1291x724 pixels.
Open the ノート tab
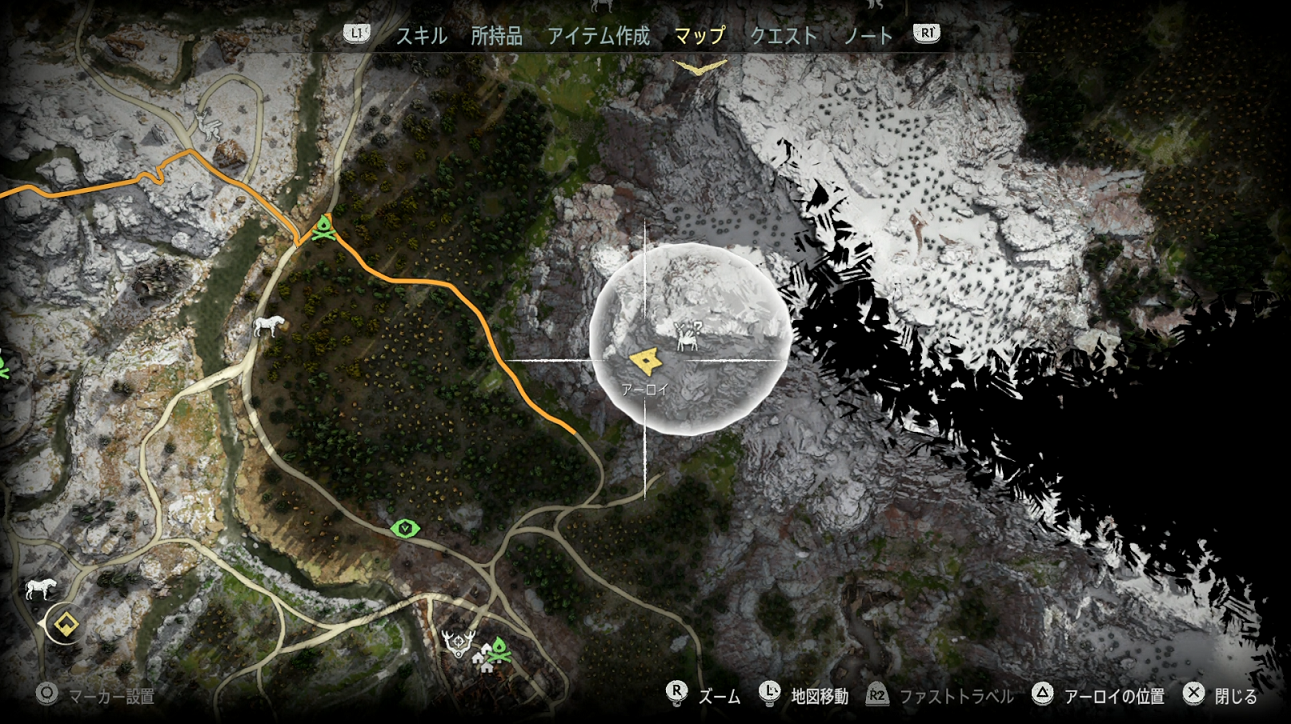point(868,33)
